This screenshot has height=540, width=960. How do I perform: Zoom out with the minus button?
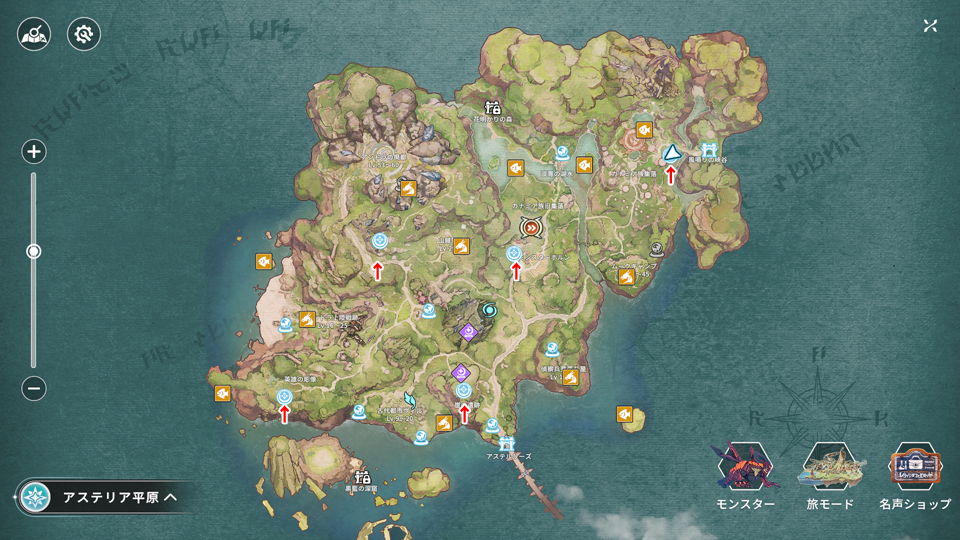(x=34, y=388)
